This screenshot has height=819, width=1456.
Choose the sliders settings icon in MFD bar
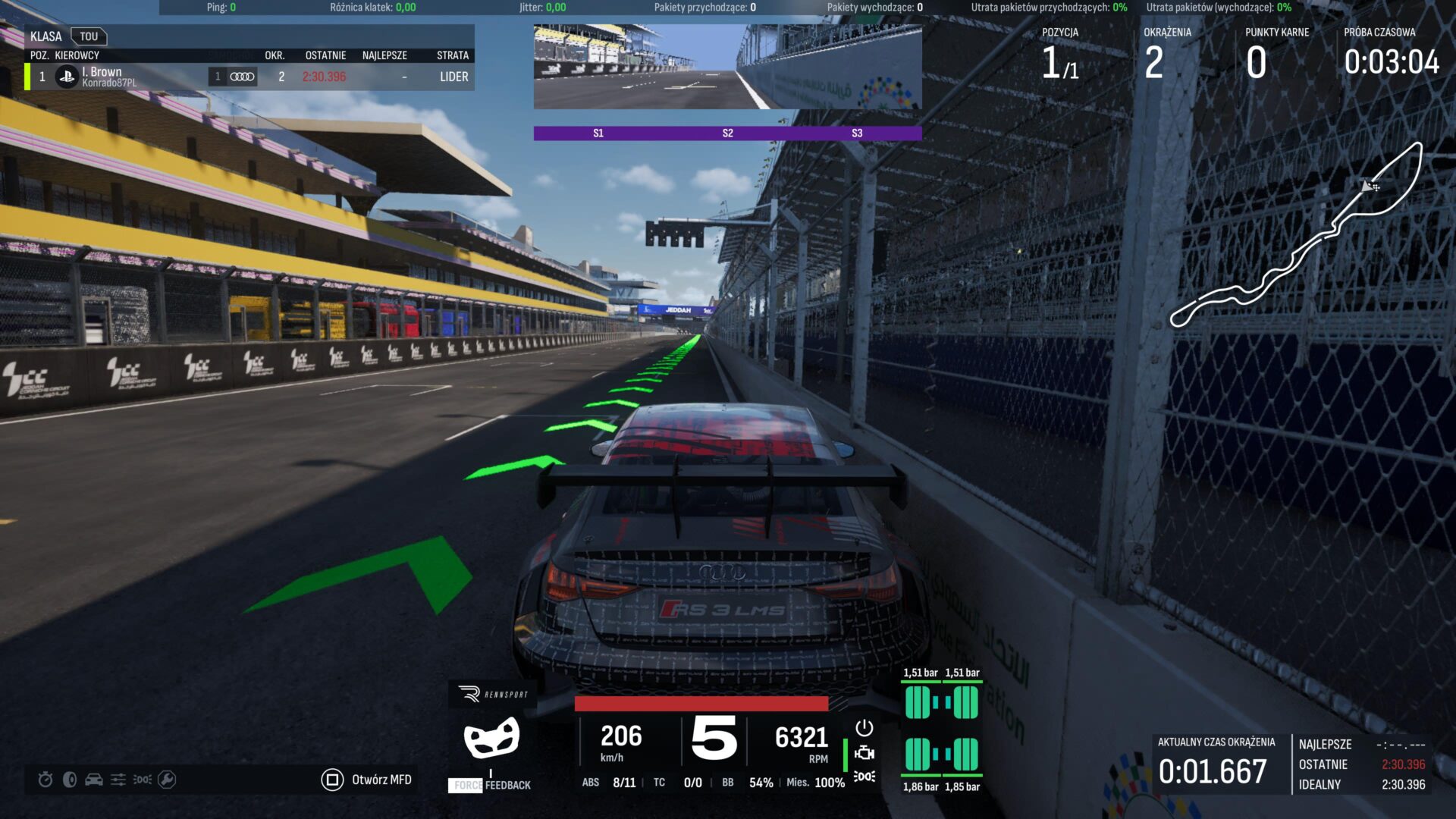(118, 780)
